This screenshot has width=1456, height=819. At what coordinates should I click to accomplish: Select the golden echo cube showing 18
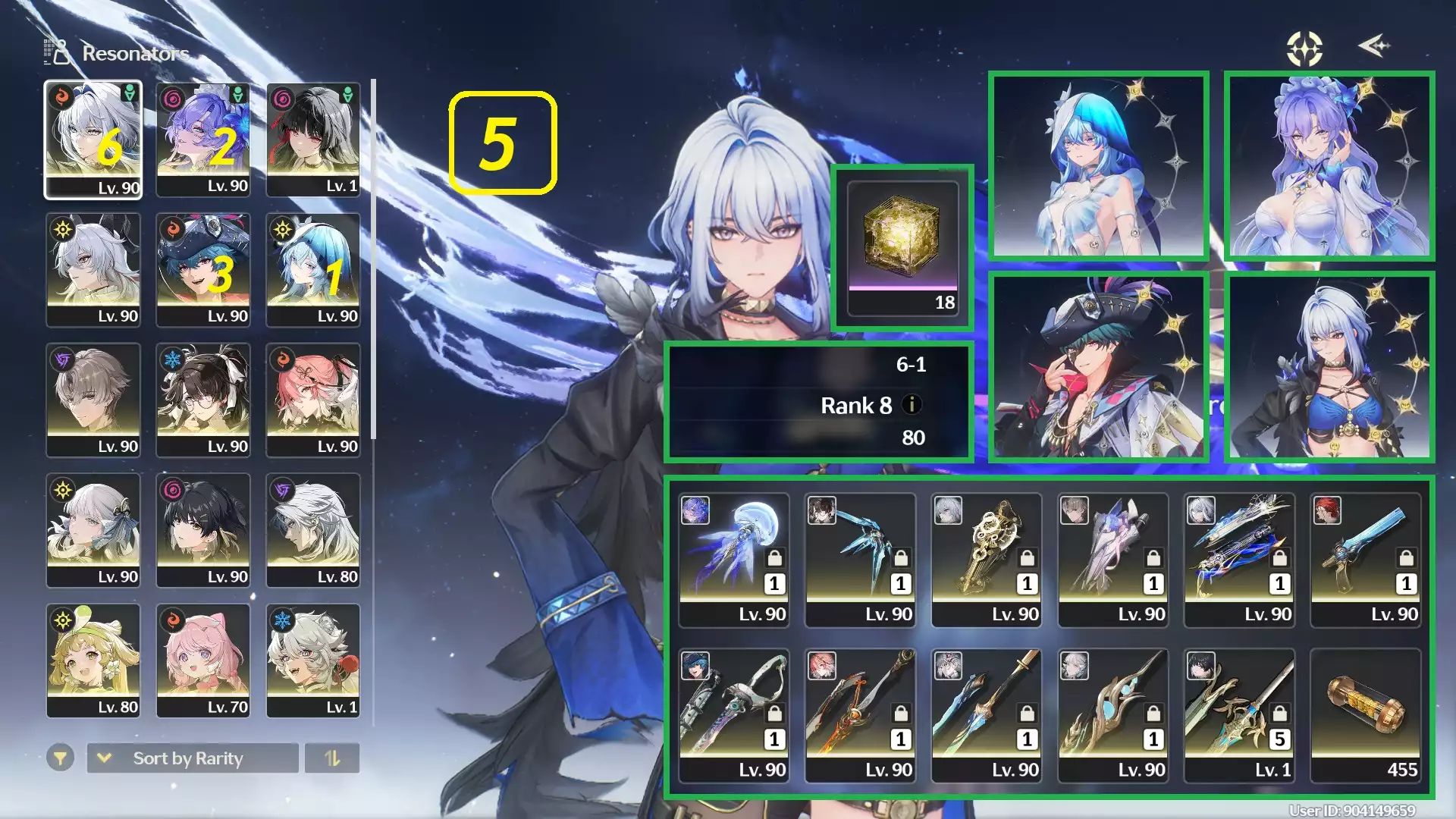[x=902, y=243]
